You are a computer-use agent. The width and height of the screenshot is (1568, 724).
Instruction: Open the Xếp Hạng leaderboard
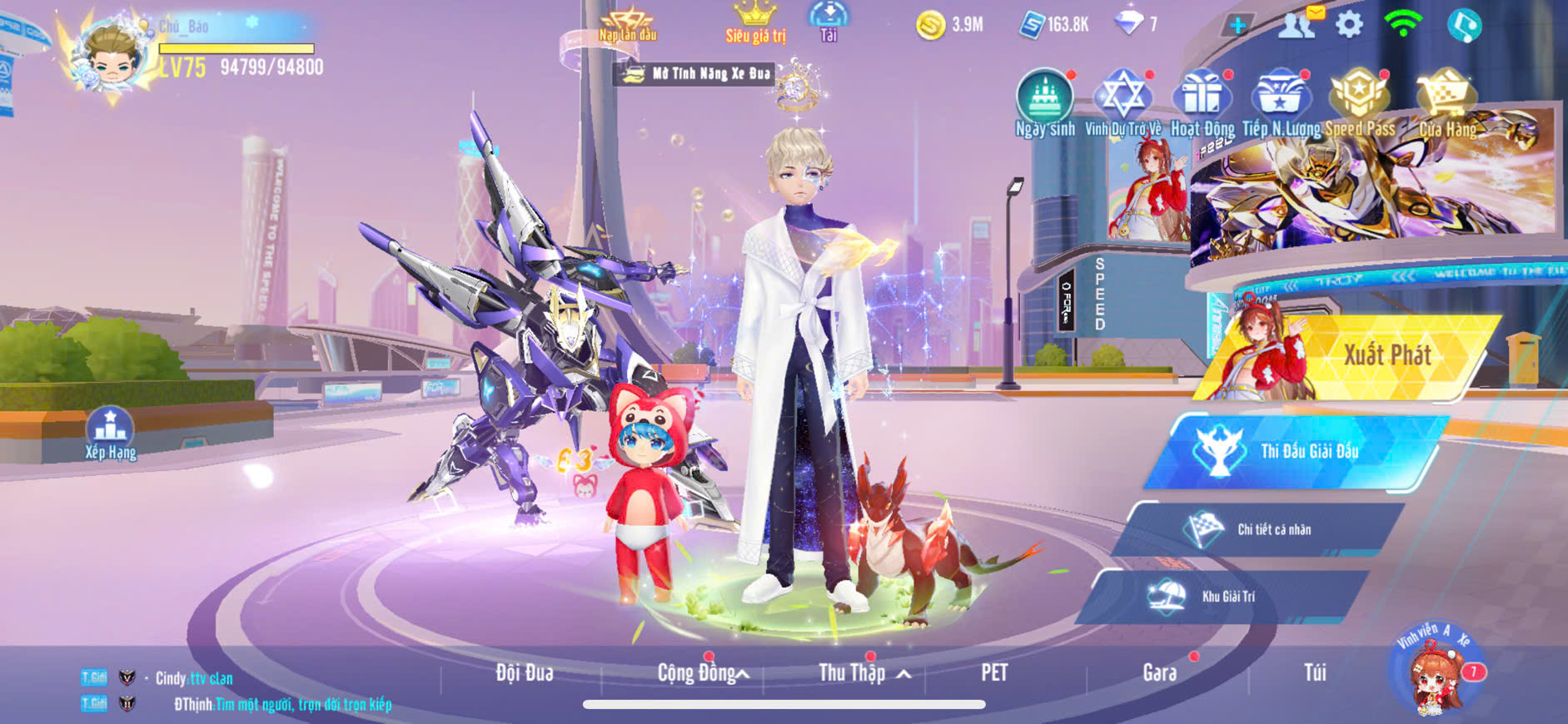110,433
